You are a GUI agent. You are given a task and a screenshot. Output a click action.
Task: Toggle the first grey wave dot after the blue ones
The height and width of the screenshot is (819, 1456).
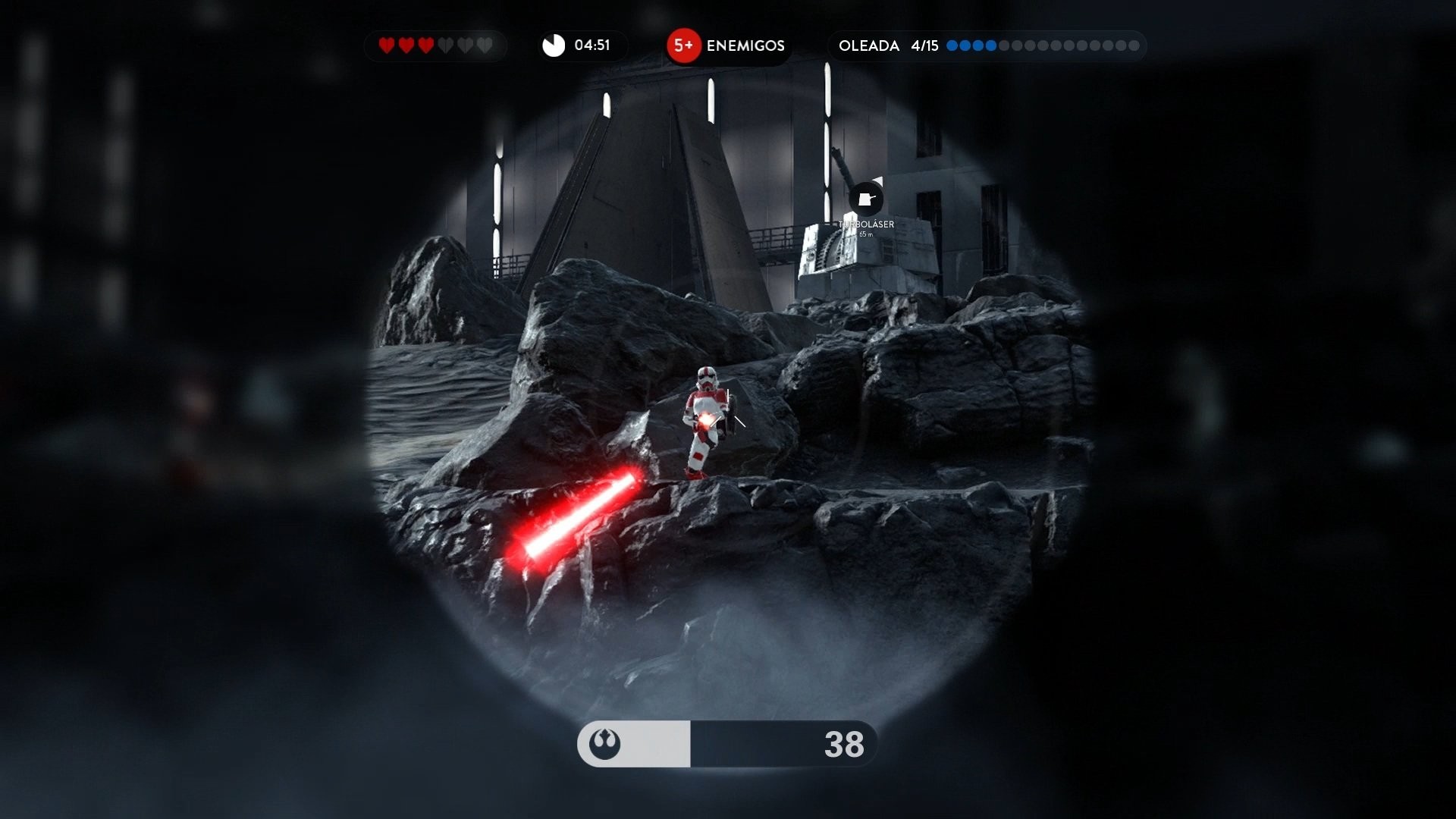point(1004,45)
